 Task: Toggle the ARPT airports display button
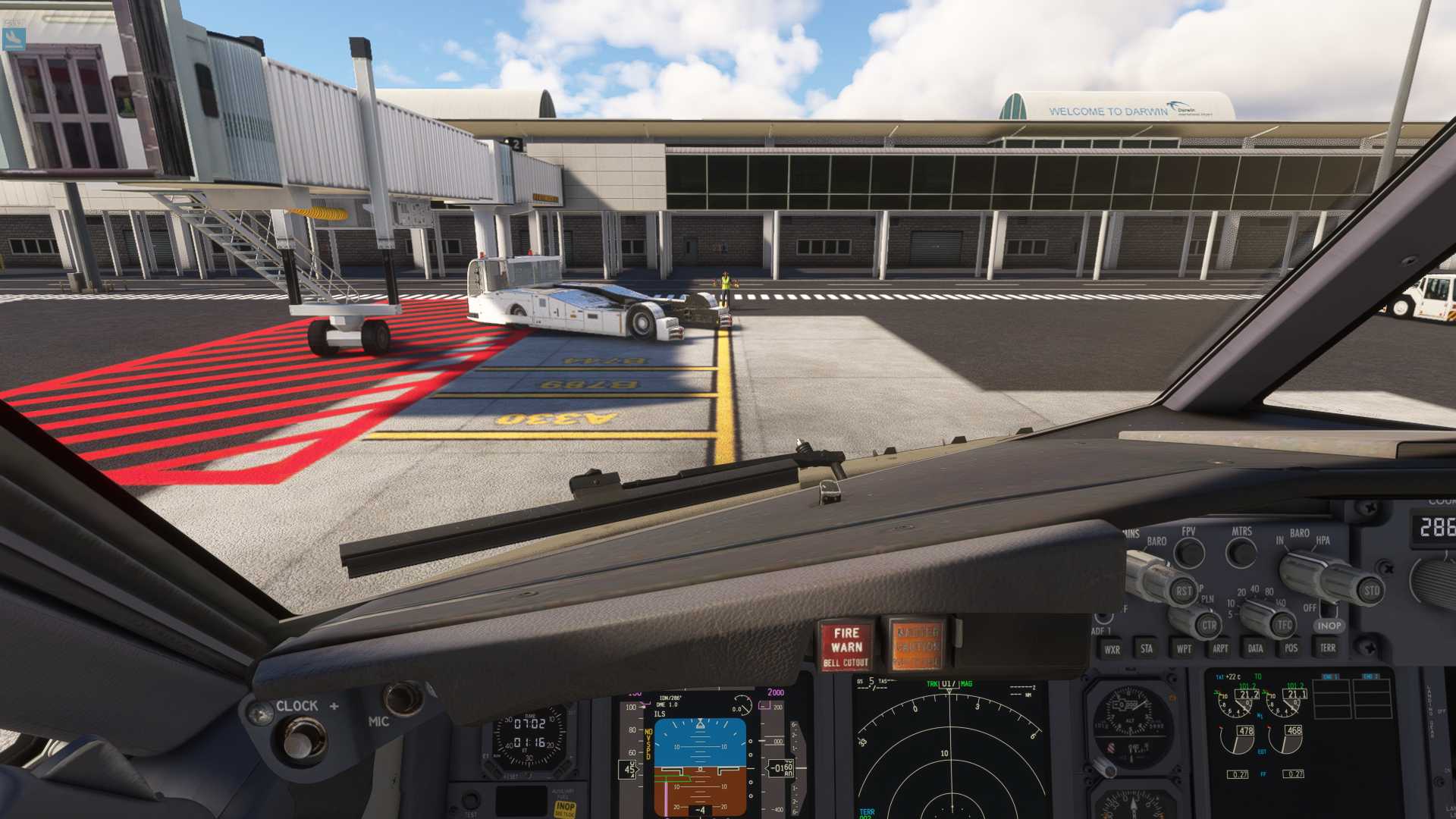click(x=1219, y=648)
